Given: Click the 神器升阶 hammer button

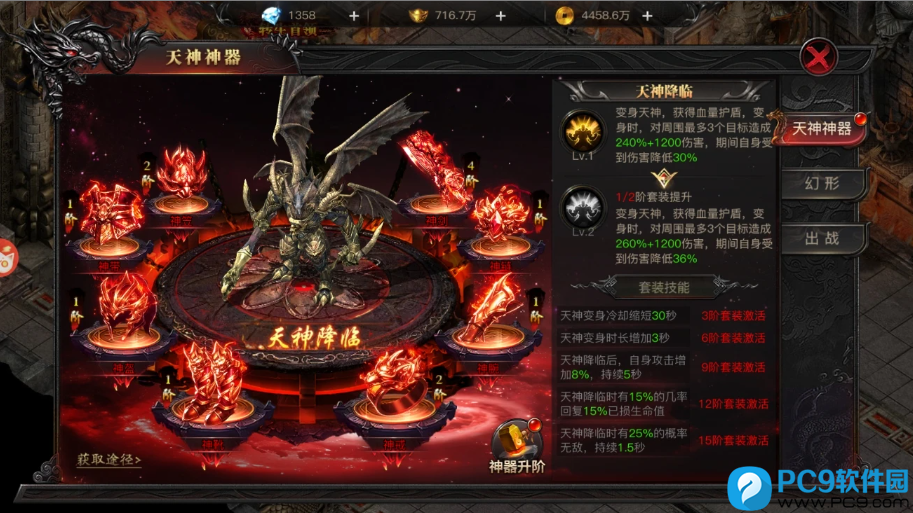Looking at the screenshot, I should [516, 445].
